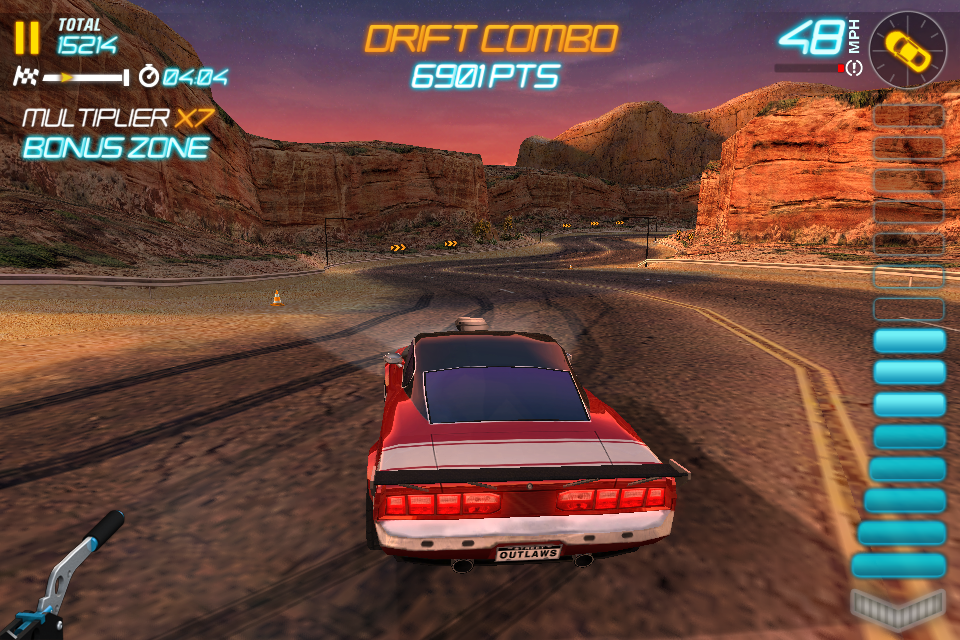The height and width of the screenshot is (640, 960).
Task: Tap the chevron button below the throttle bar
Action: click(x=897, y=606)
